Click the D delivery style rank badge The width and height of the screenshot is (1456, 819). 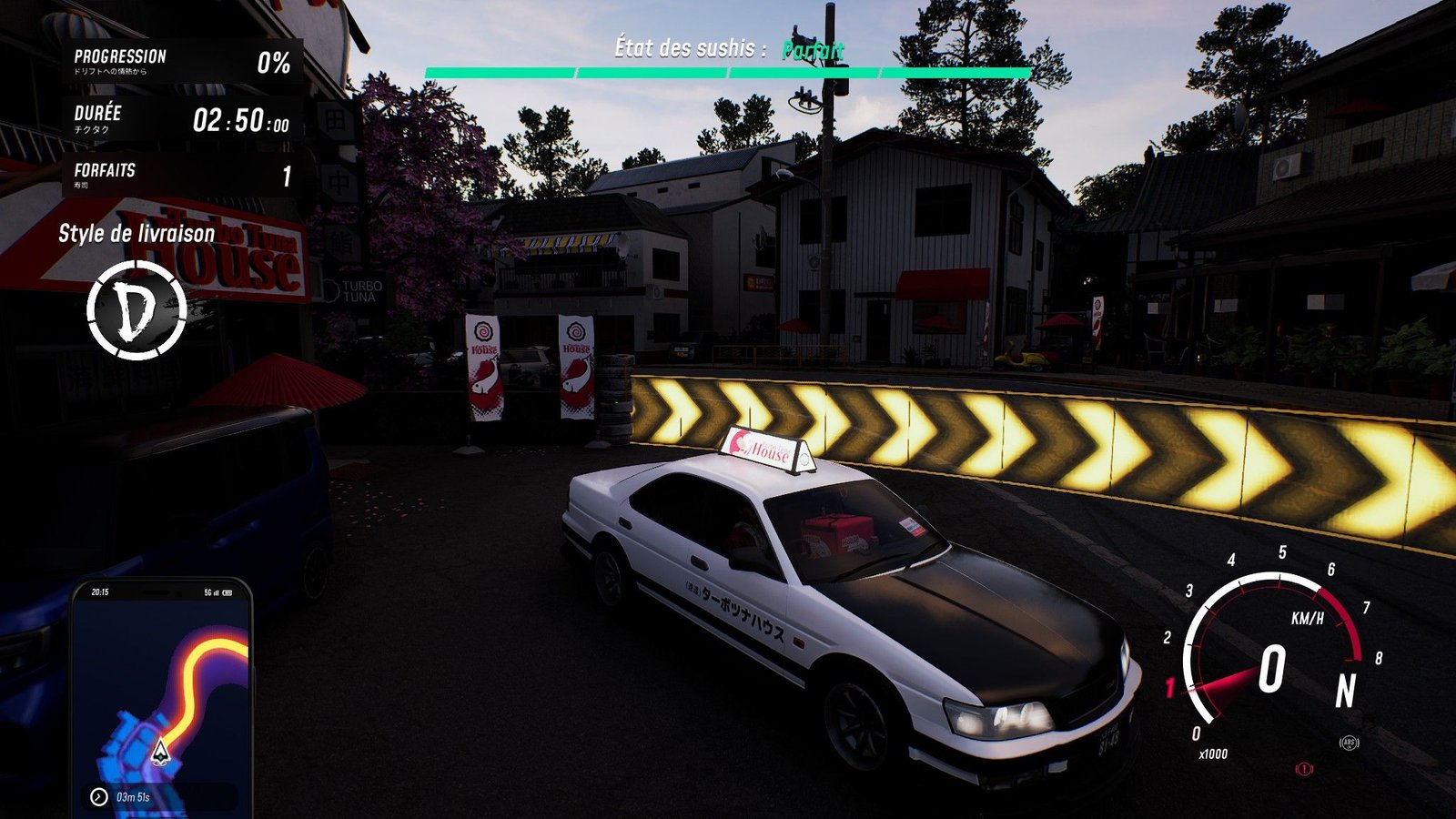click(x=136, y=310)
